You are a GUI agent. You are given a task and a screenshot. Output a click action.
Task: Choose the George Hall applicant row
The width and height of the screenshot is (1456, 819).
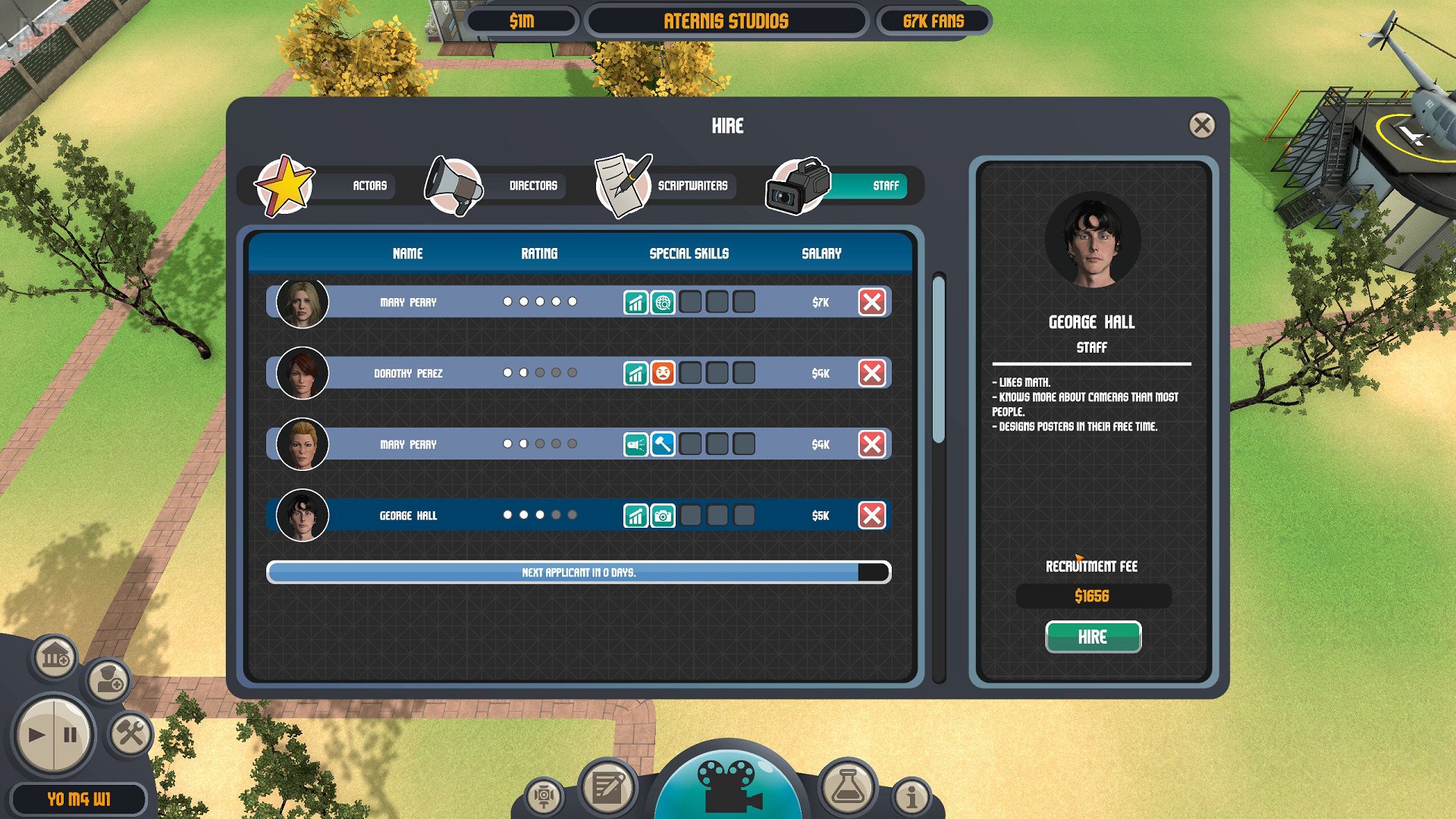(408, 516)
